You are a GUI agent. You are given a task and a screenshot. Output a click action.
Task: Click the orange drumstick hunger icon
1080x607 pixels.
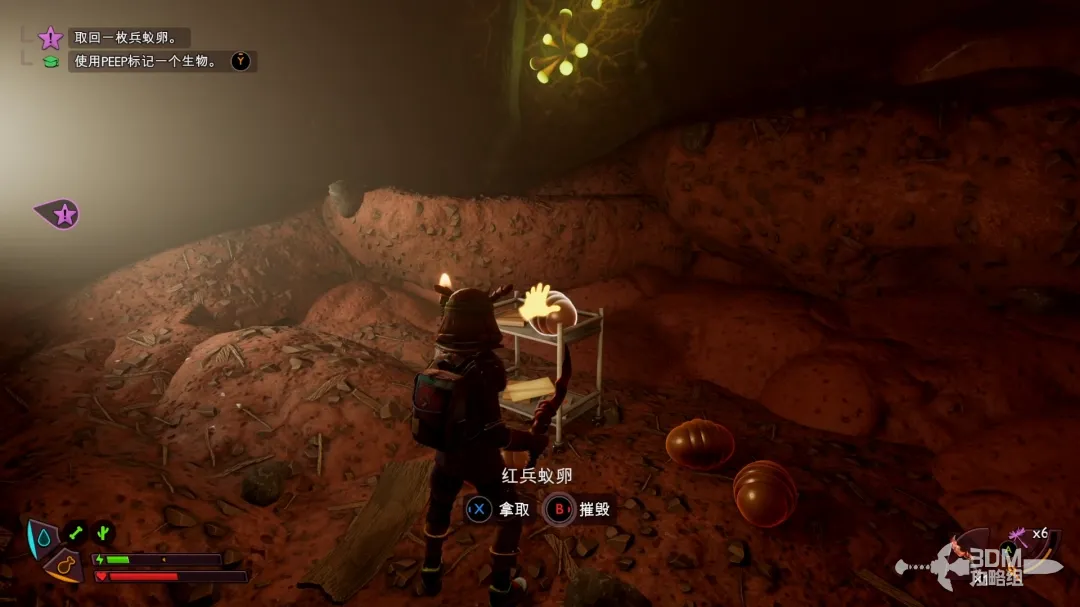[x=63, y=566]
